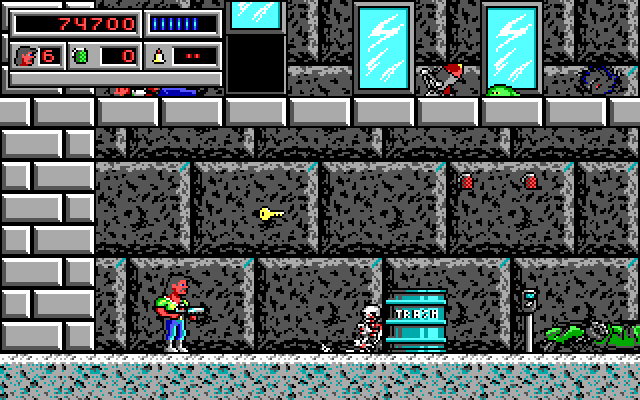The width and height of the screenshot is (640, 400).
Task: Click the yellow bell-shaped ammo icon
Action: (157, 55)
